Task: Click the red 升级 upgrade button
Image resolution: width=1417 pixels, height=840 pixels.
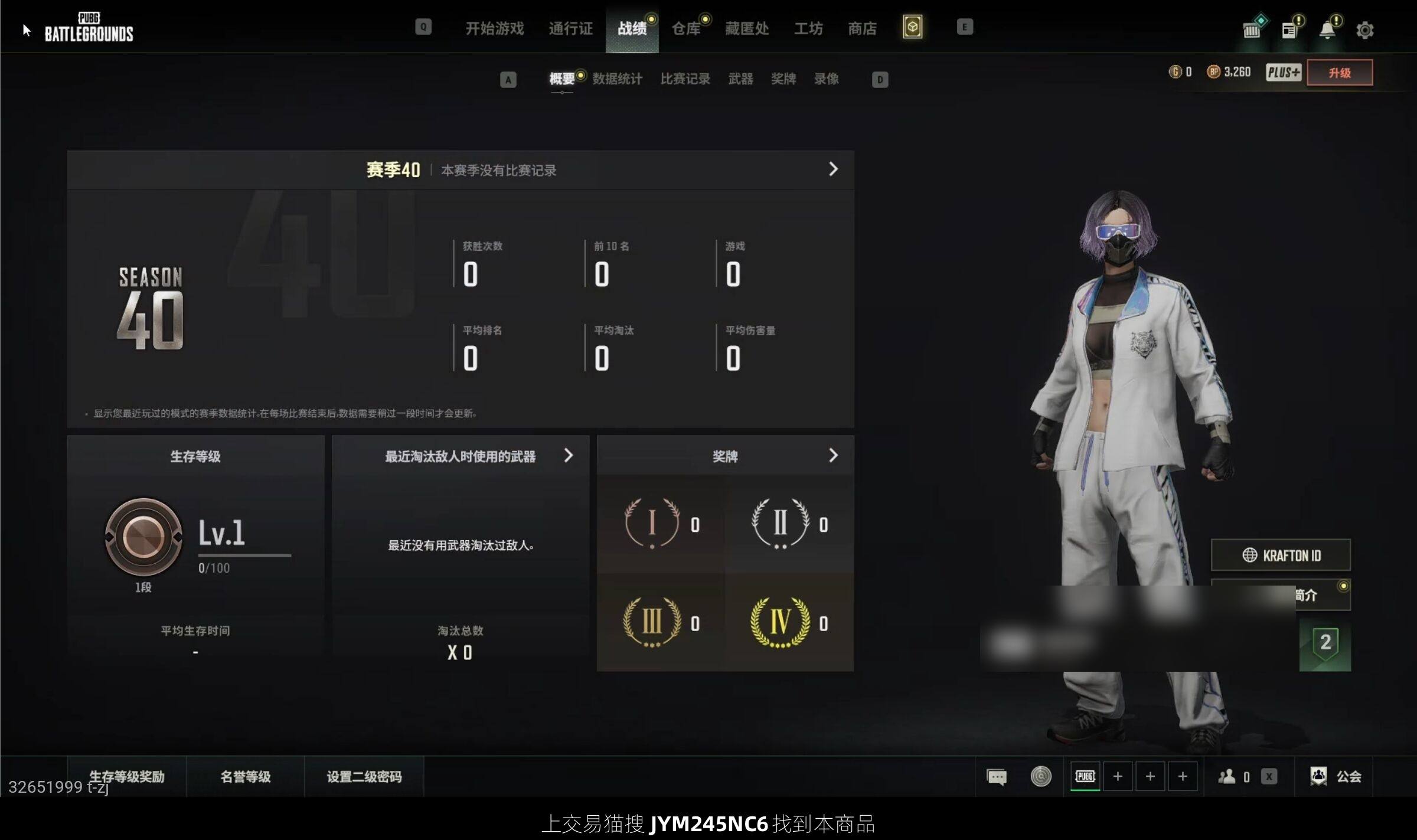Action: 1339,73
